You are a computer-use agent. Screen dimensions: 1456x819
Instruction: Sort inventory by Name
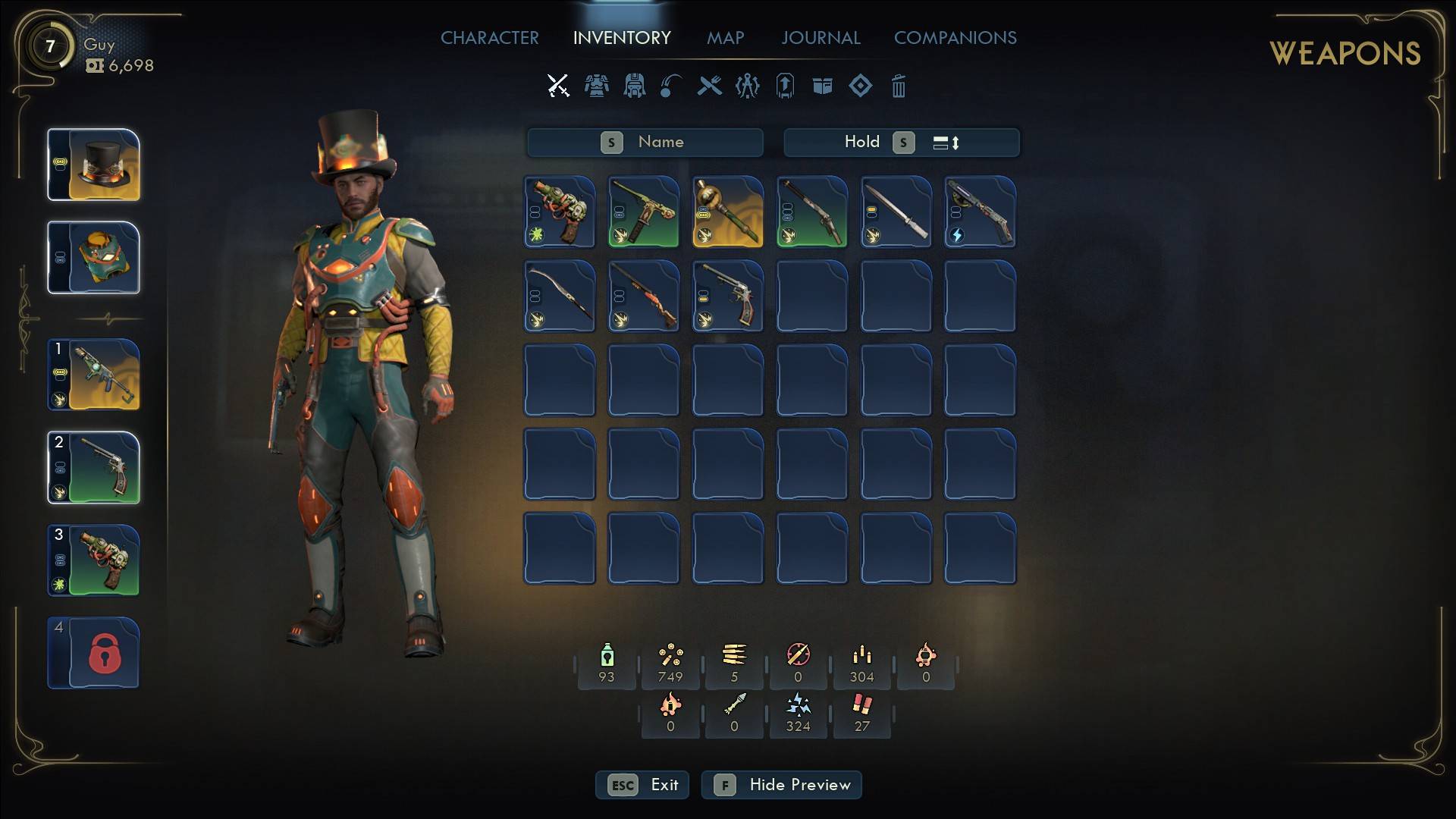click(645, 143)
